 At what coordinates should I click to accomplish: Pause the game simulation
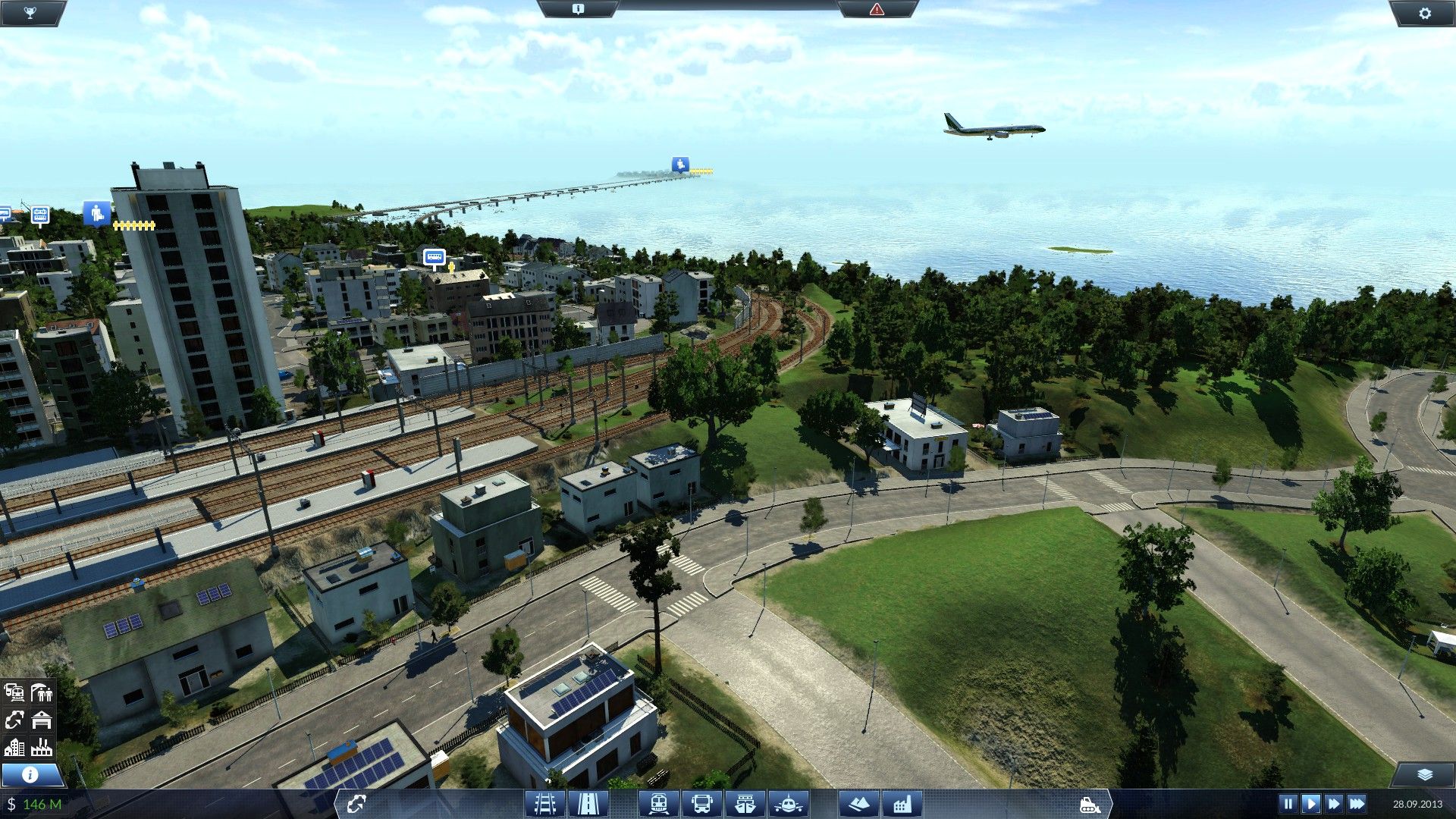click(x=1288, y=803)
